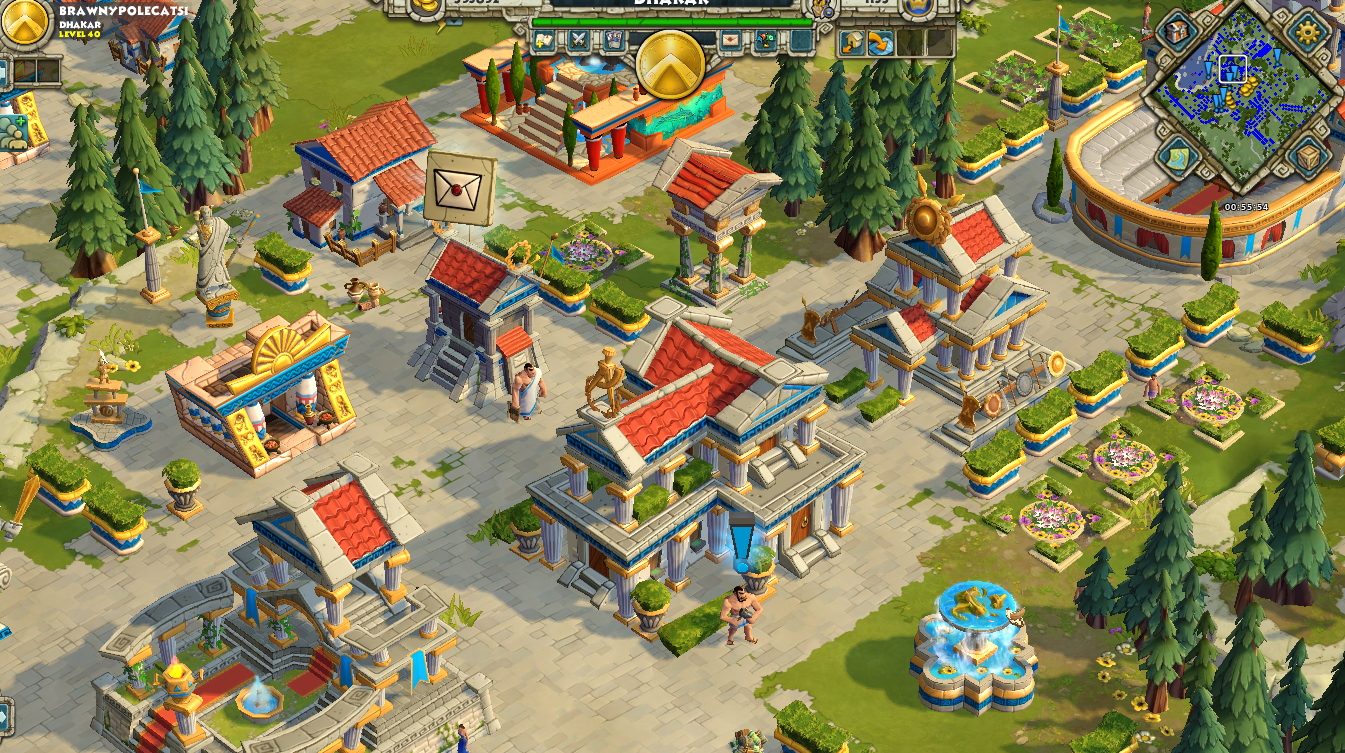Image resolution: width=1345 pixels, height=753 pixels.
Task: Select the crossed swords battle icon
Action: 577,39
